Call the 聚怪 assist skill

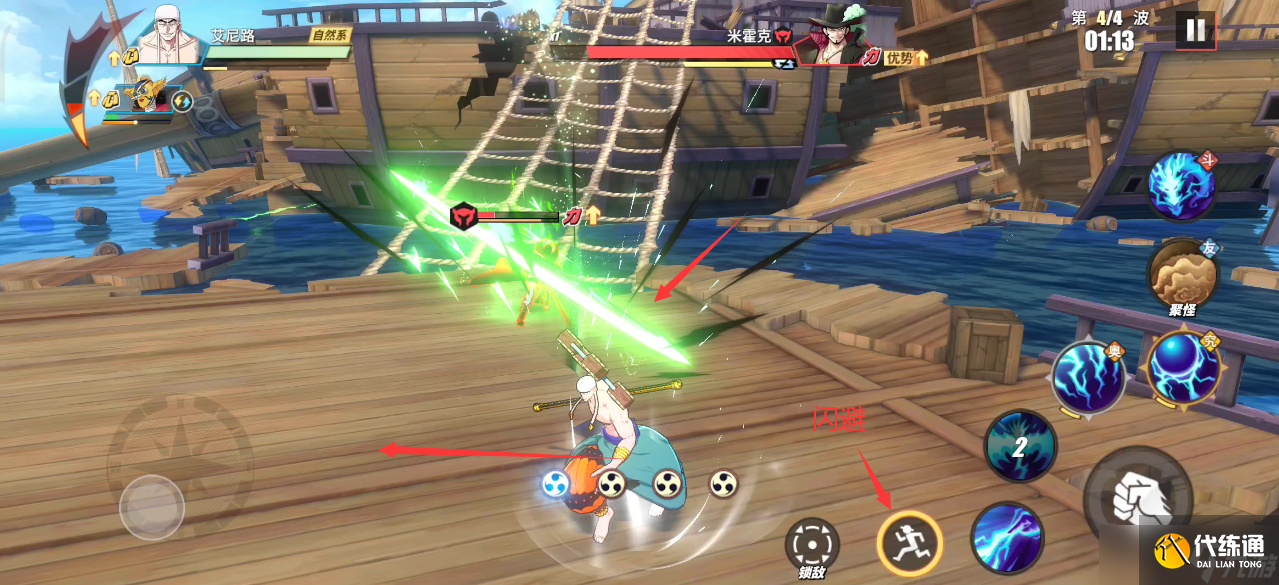point(1182,275)
